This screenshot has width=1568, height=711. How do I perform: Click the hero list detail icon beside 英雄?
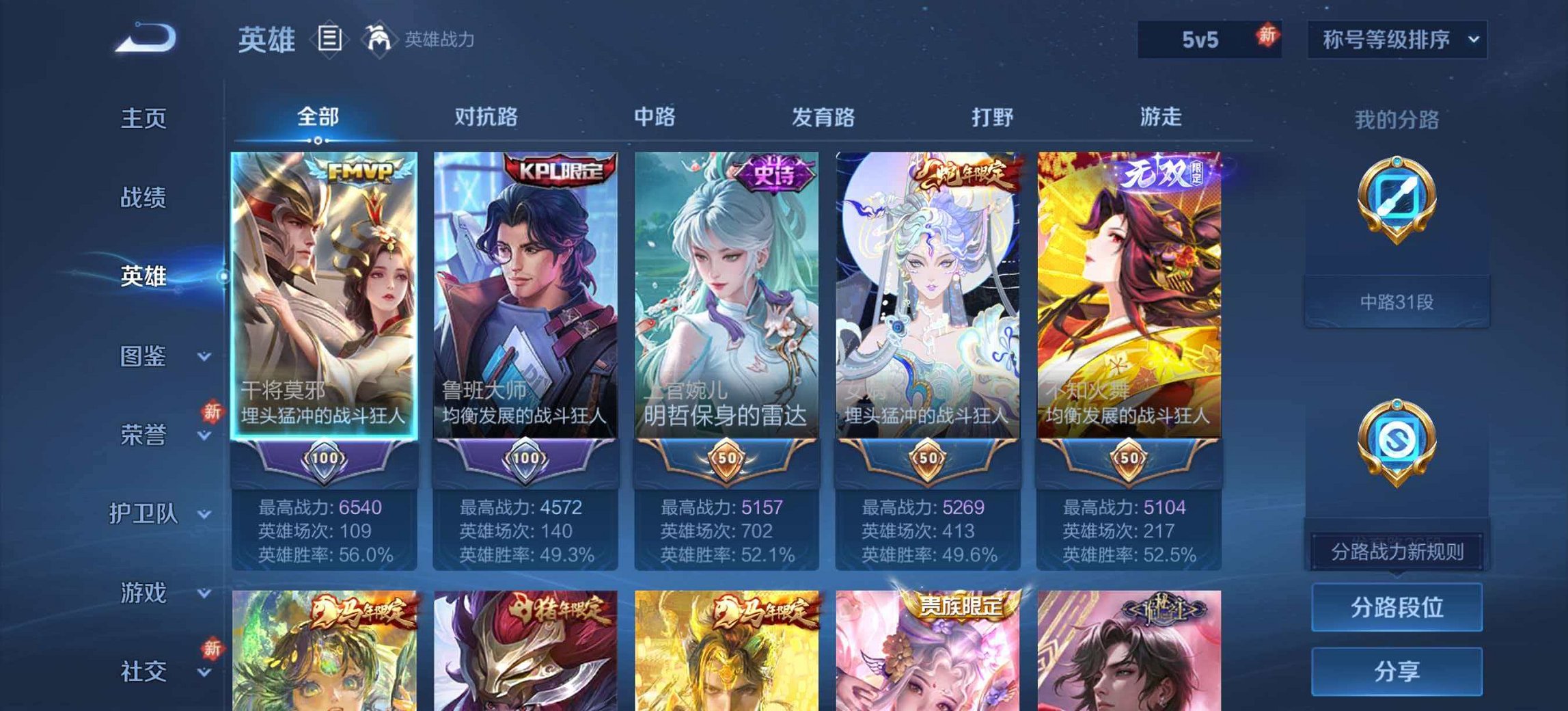(x=331, y=40)
